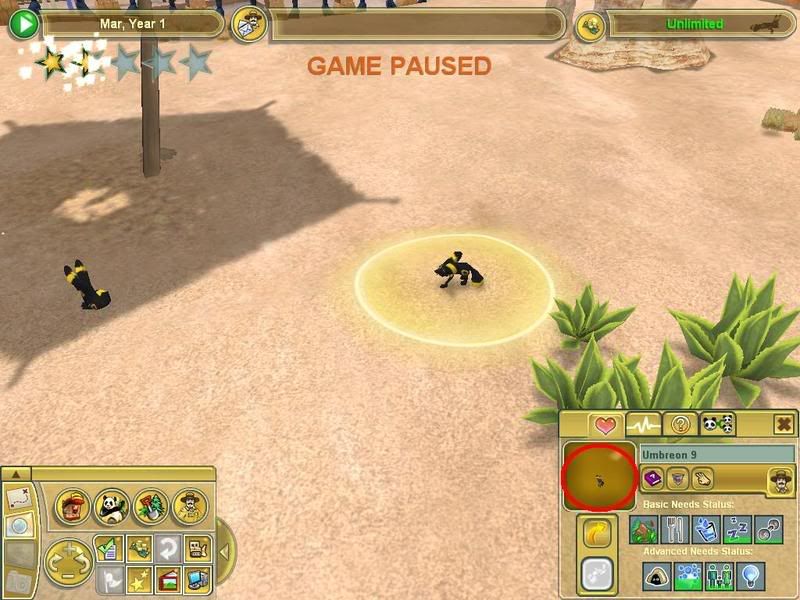Open the zookeeper staff hiring menu

click(188, 506)
